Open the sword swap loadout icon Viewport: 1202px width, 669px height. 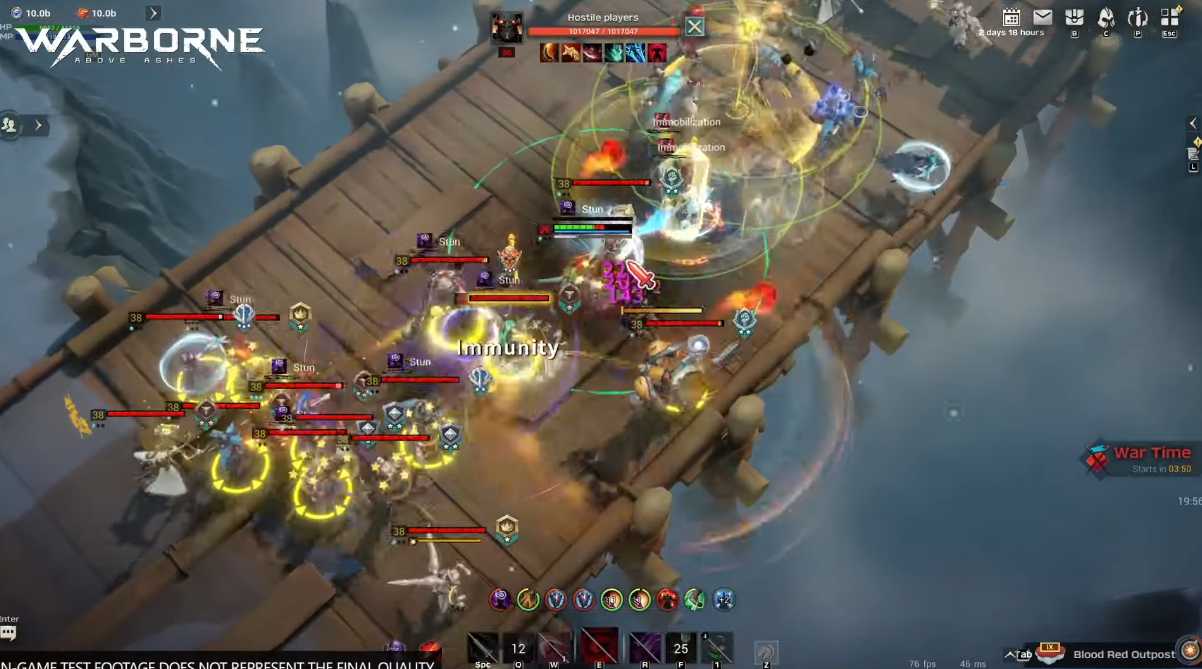1138,17
